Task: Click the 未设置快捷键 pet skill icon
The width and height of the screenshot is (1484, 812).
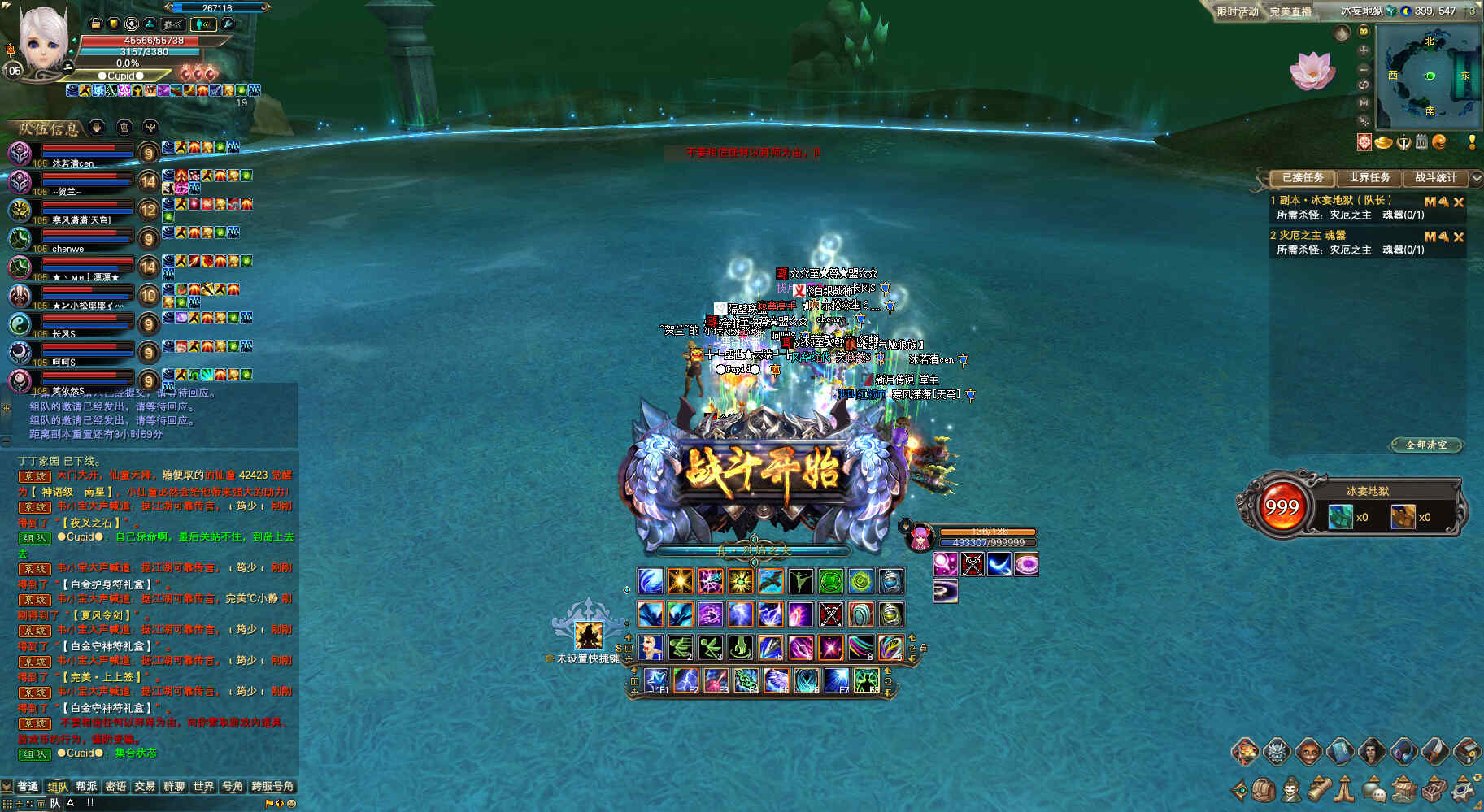Action: pos(588,635)
